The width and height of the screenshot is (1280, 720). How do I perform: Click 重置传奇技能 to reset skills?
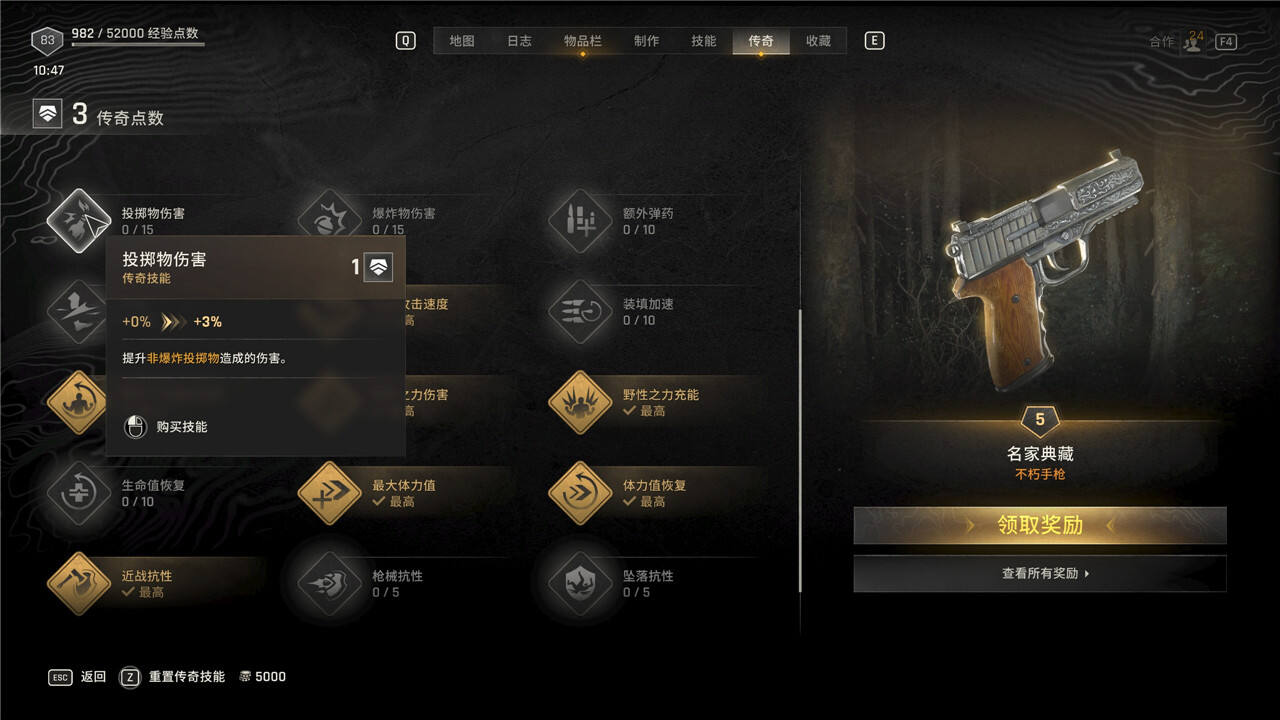(x=186, y=677)
